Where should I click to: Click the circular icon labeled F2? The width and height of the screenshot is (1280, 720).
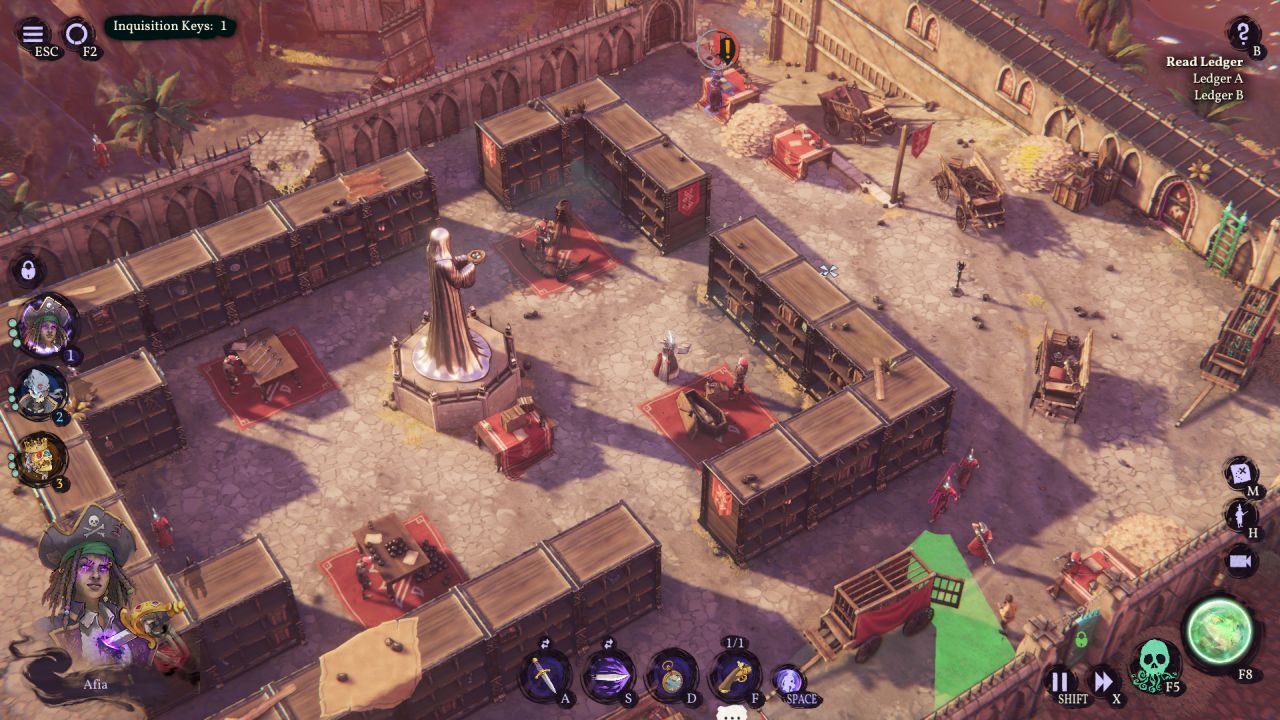click(x=76, y=34)
